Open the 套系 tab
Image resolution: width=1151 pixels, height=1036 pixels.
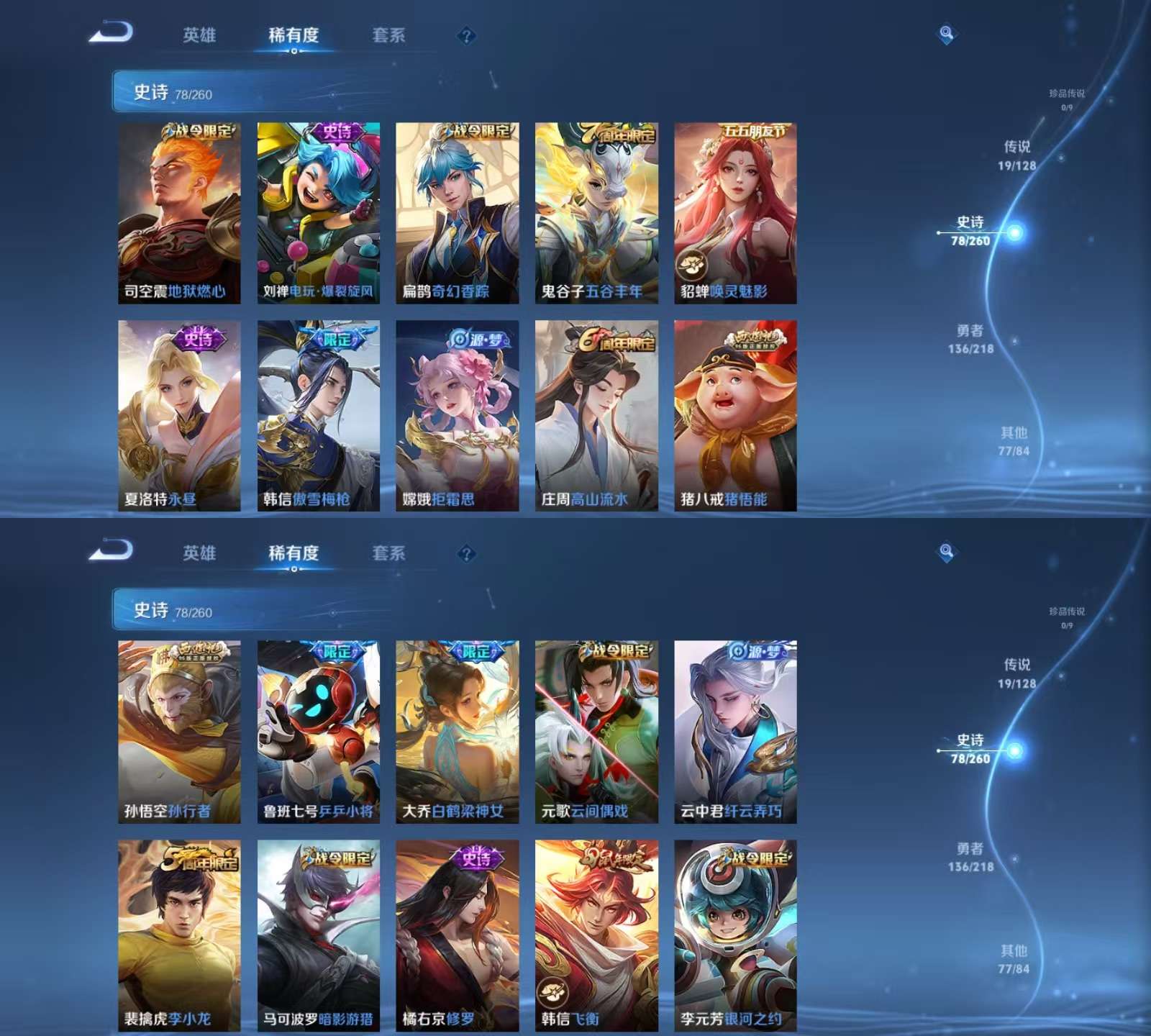click(x=389, y=35)
